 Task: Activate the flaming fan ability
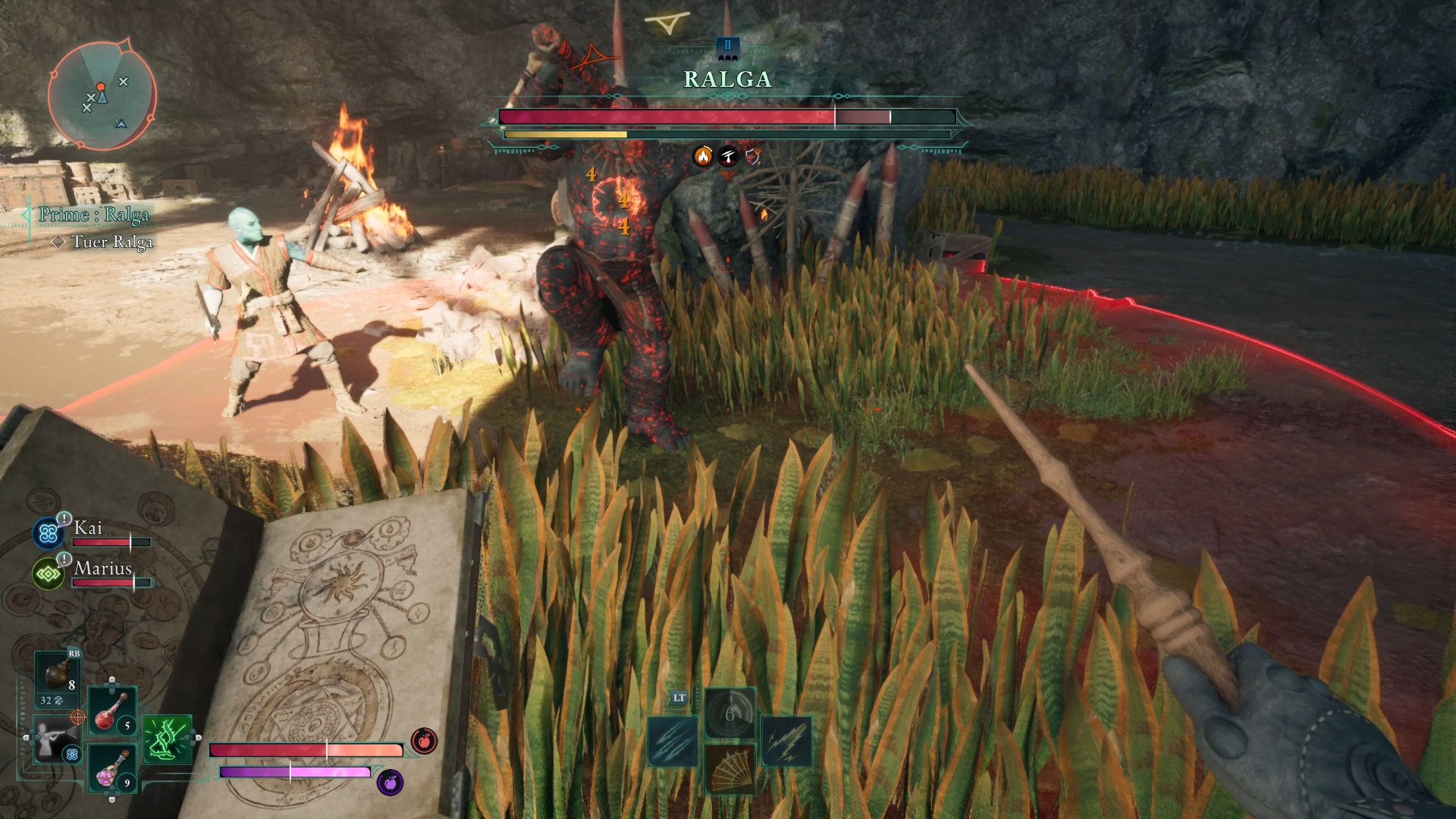[x=730, y=767]
